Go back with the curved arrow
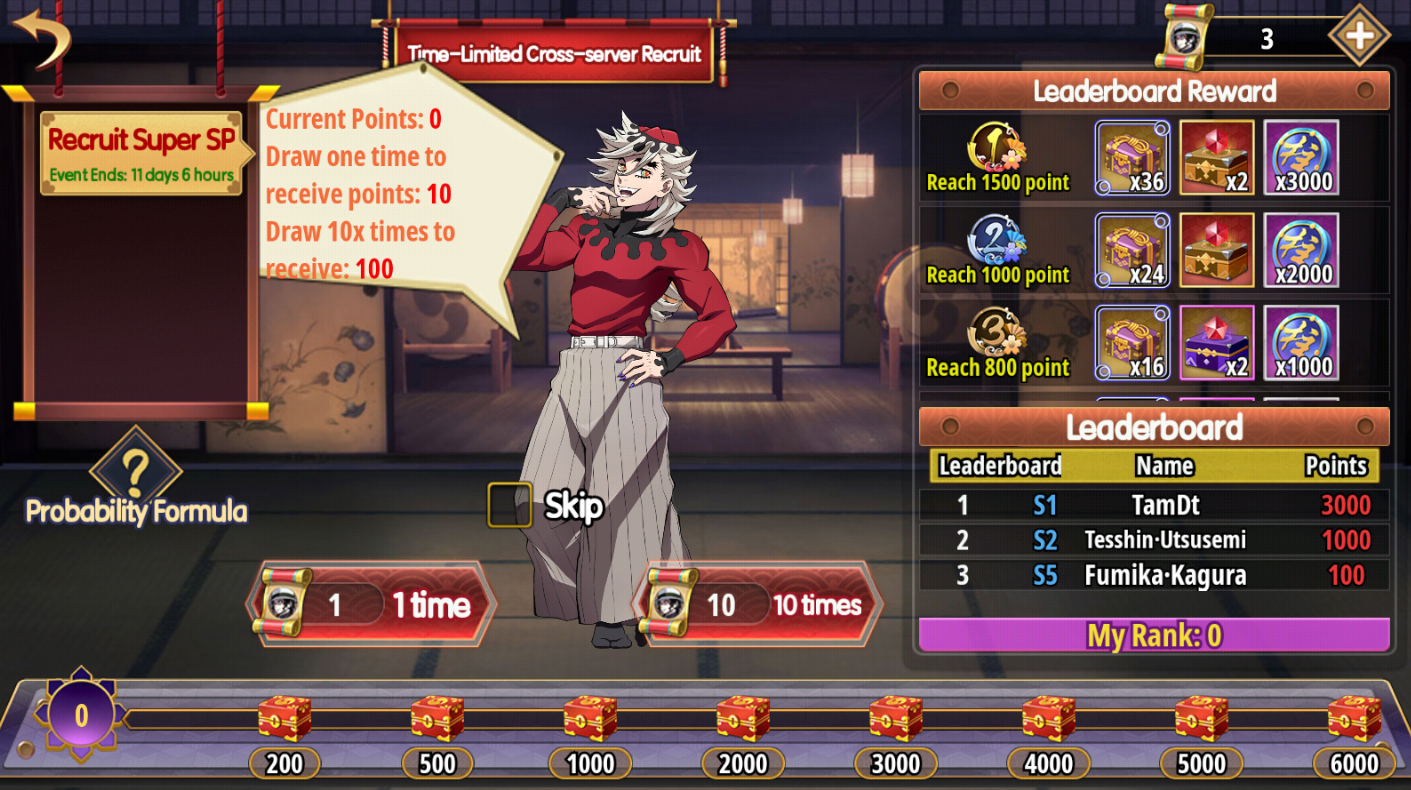The height and width of the screenshot is (790, 1411). (42, 38)
